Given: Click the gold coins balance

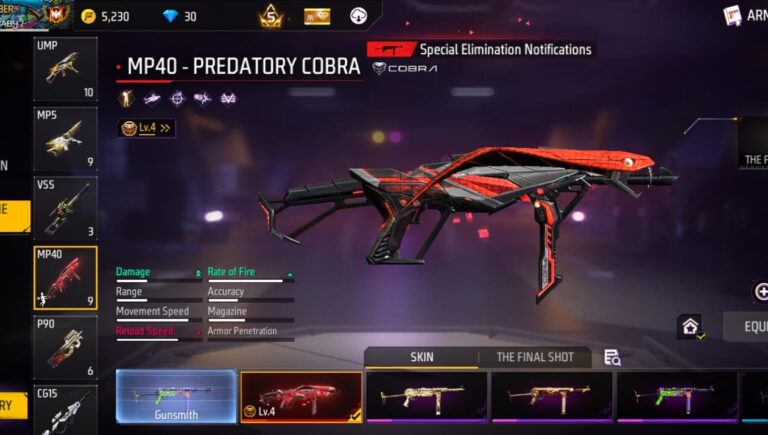Looking at the screenshot, I should point(105,16).
